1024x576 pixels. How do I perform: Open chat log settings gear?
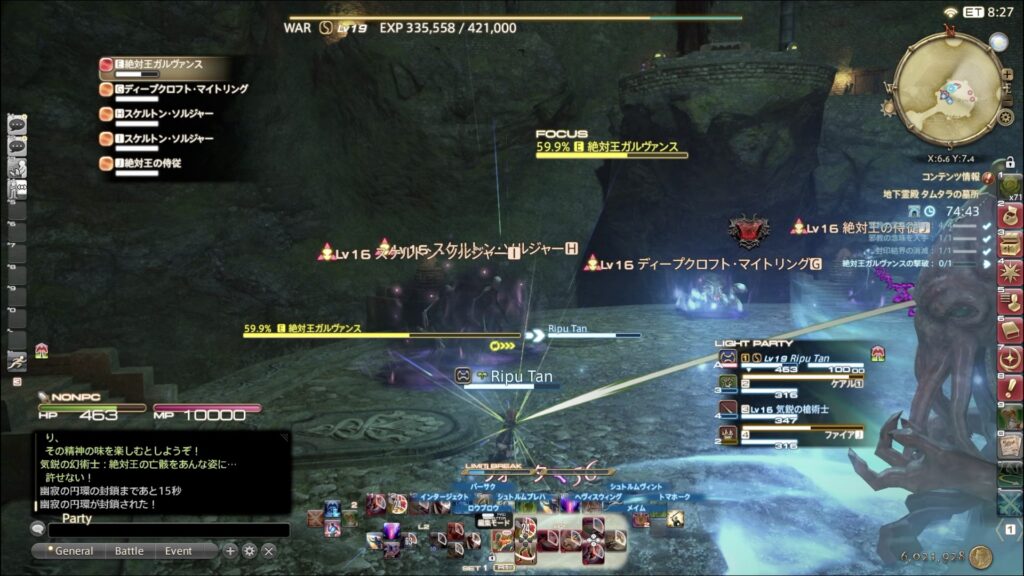coord(249,551)
